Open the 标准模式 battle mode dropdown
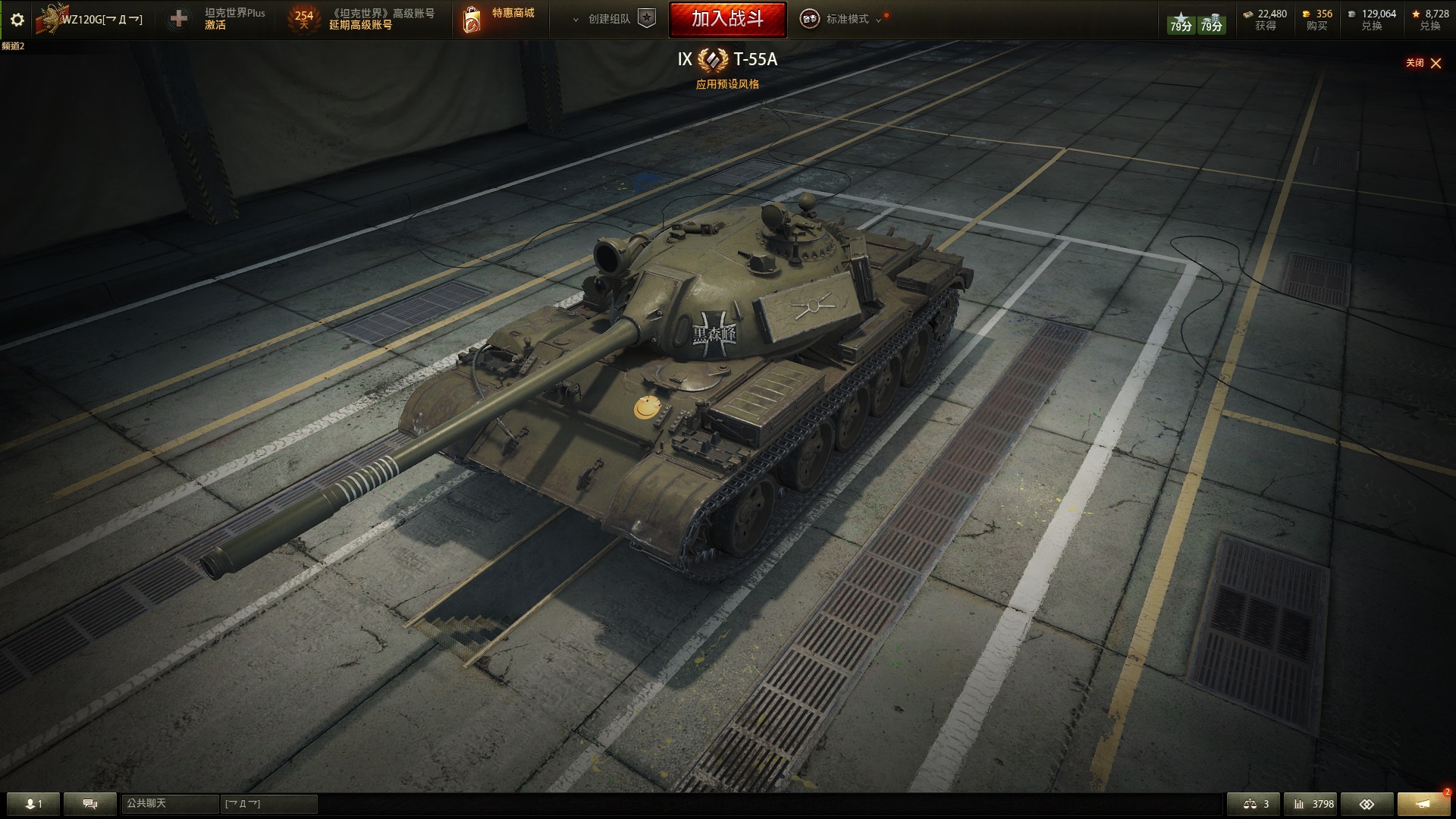This screenshot has width=1456, height=819. (x=847, y=19)
